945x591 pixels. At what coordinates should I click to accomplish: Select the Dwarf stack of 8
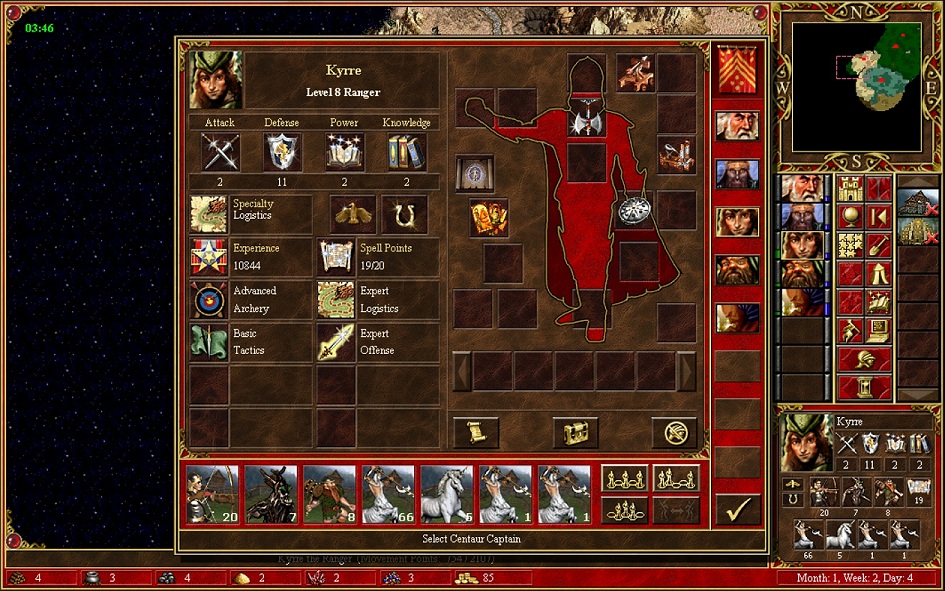[x=330, y=494]
